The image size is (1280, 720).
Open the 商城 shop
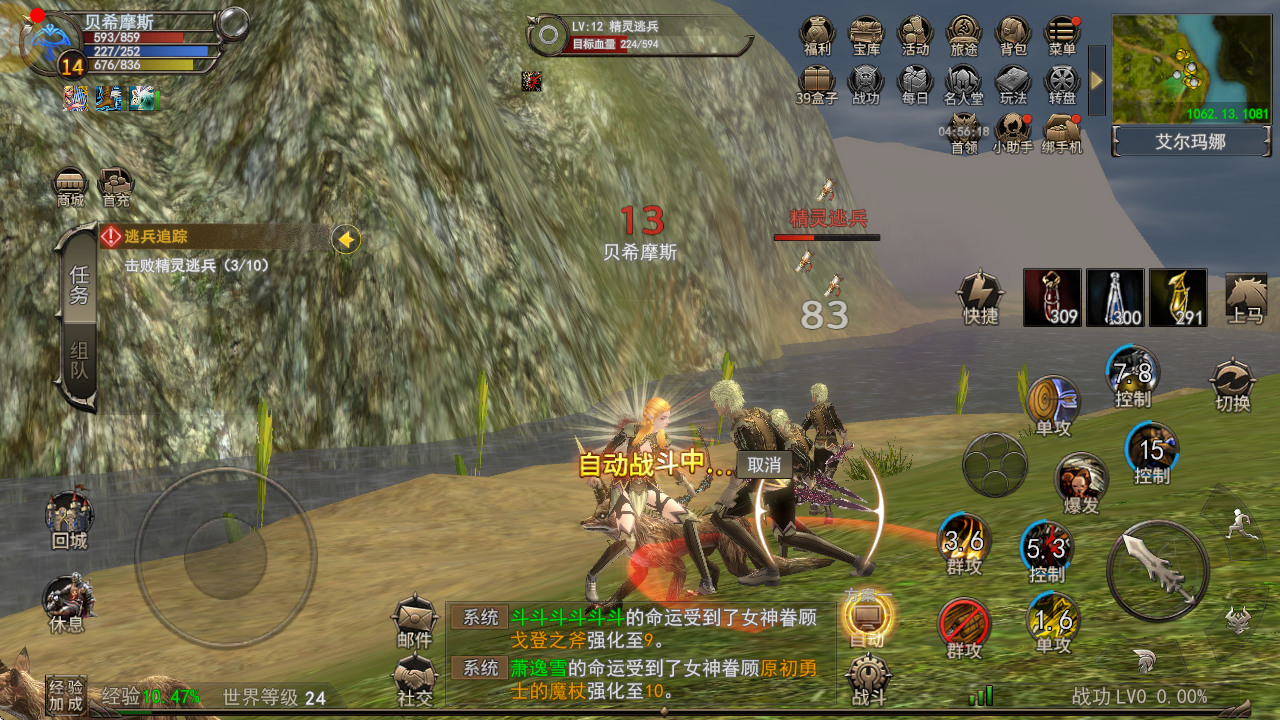tap(71, 186)
